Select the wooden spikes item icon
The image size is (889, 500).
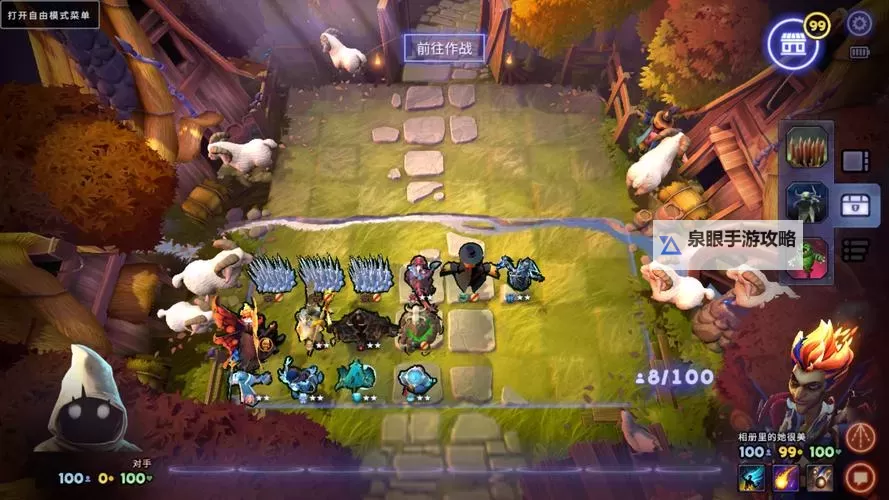[x=808, y=148]
